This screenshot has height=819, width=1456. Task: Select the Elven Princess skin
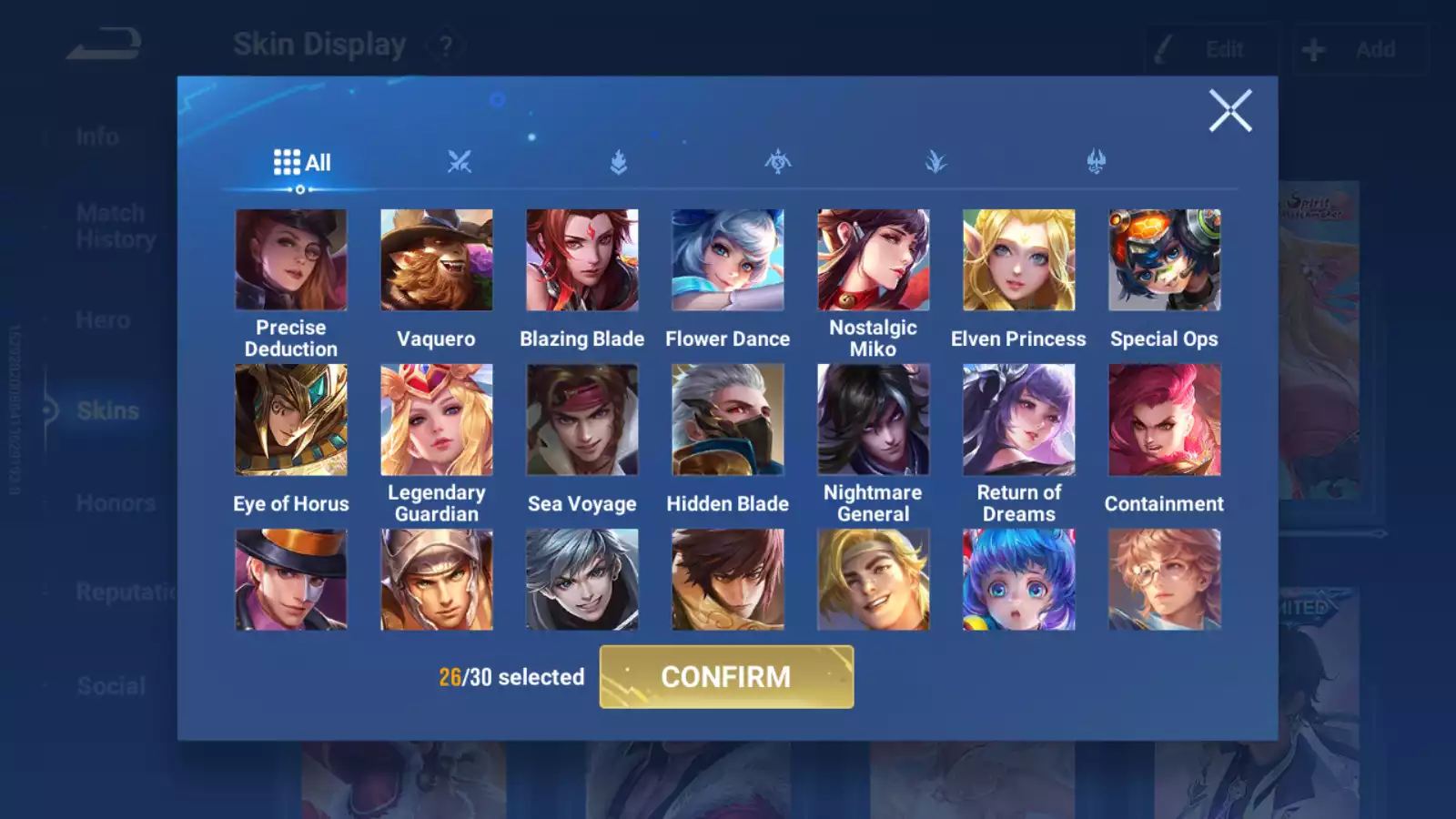coord(1019,260)
